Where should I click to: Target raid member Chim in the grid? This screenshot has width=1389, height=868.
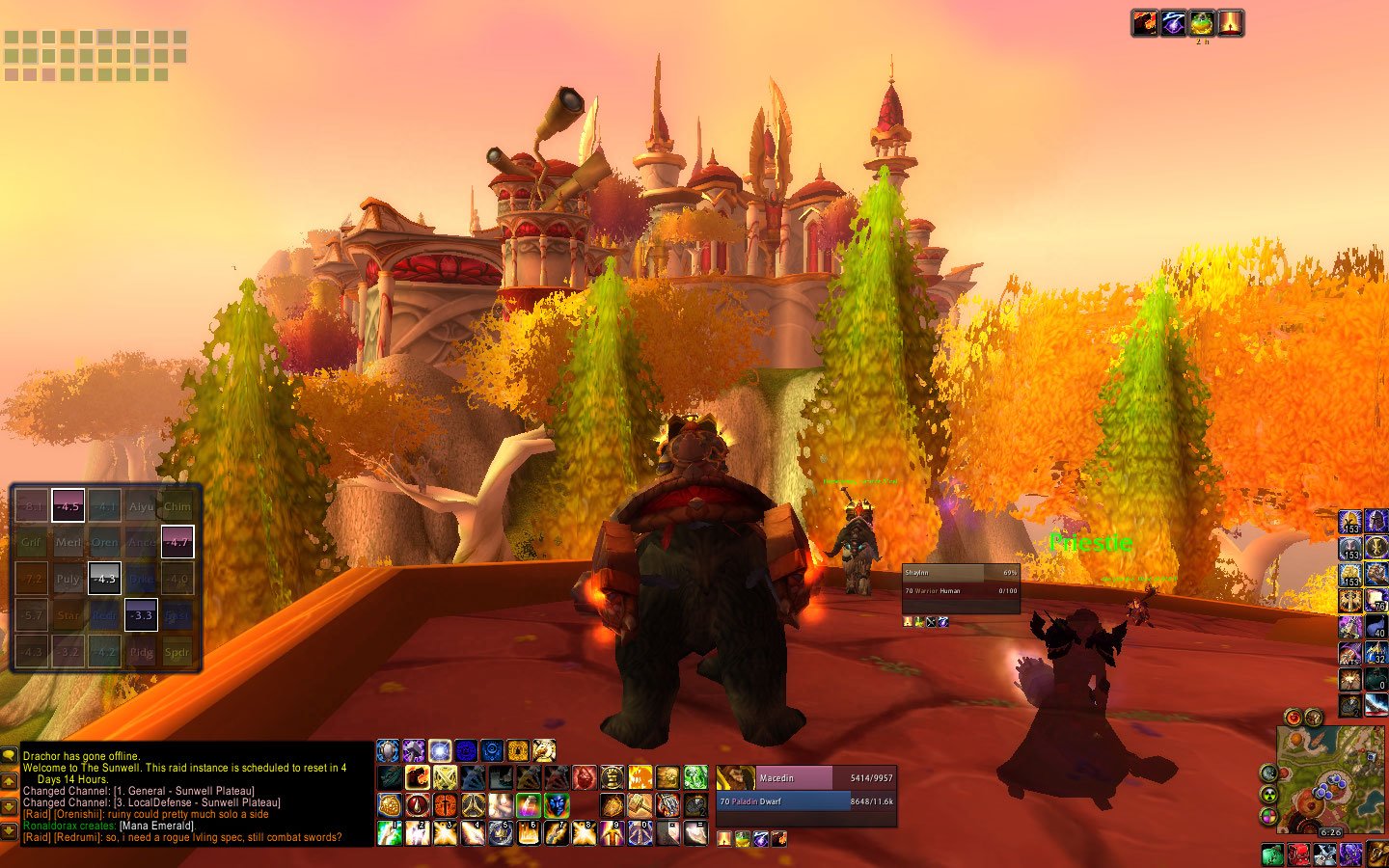(177, 506)
